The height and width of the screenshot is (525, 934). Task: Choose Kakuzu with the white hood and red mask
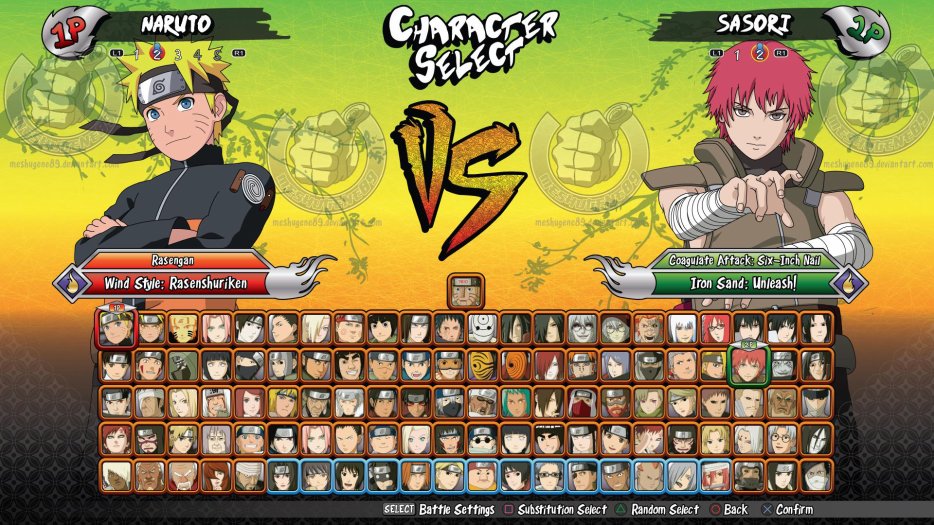click(581, 402)
